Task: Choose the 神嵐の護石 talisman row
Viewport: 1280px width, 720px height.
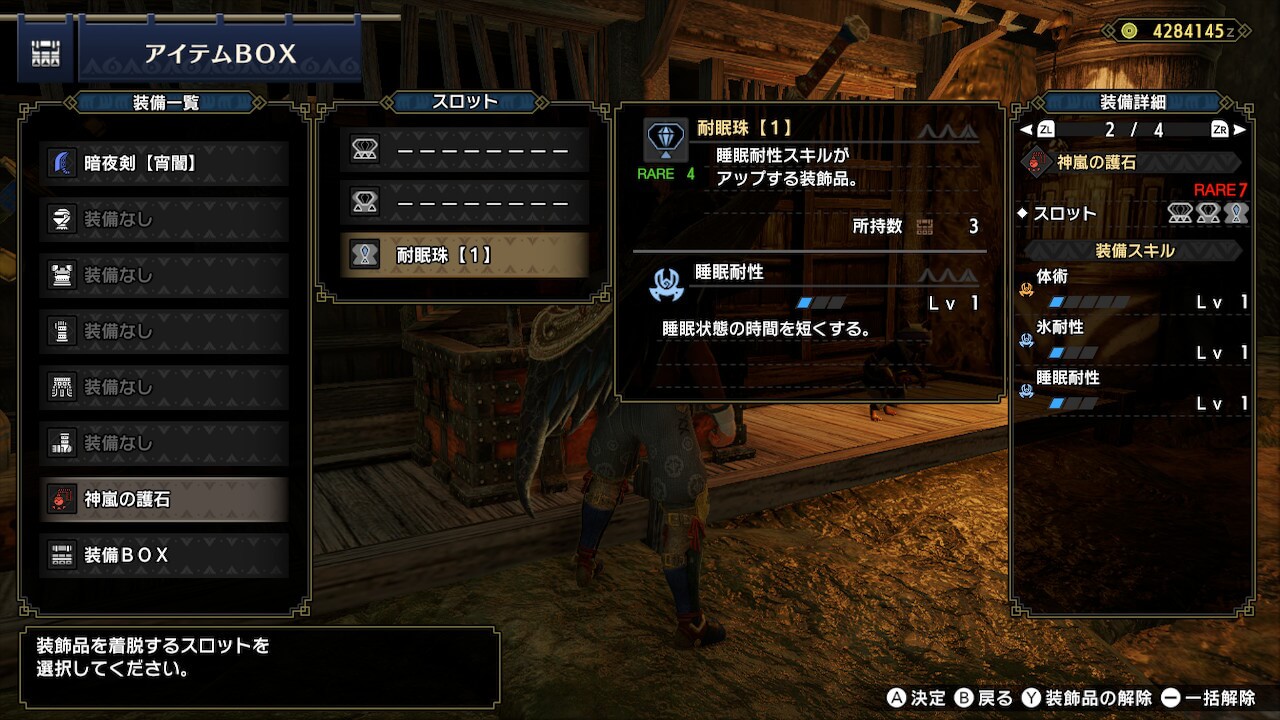Action: (164, 499)
